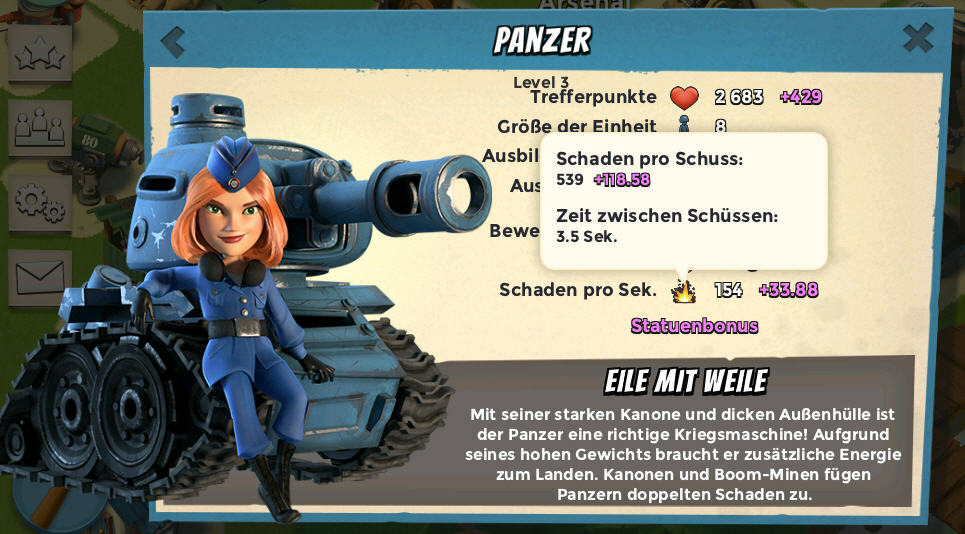This screenshot has width=965, height=534.
Task: Go back with the left arrow
Action: pyautogui.click(x=173, y=42)
